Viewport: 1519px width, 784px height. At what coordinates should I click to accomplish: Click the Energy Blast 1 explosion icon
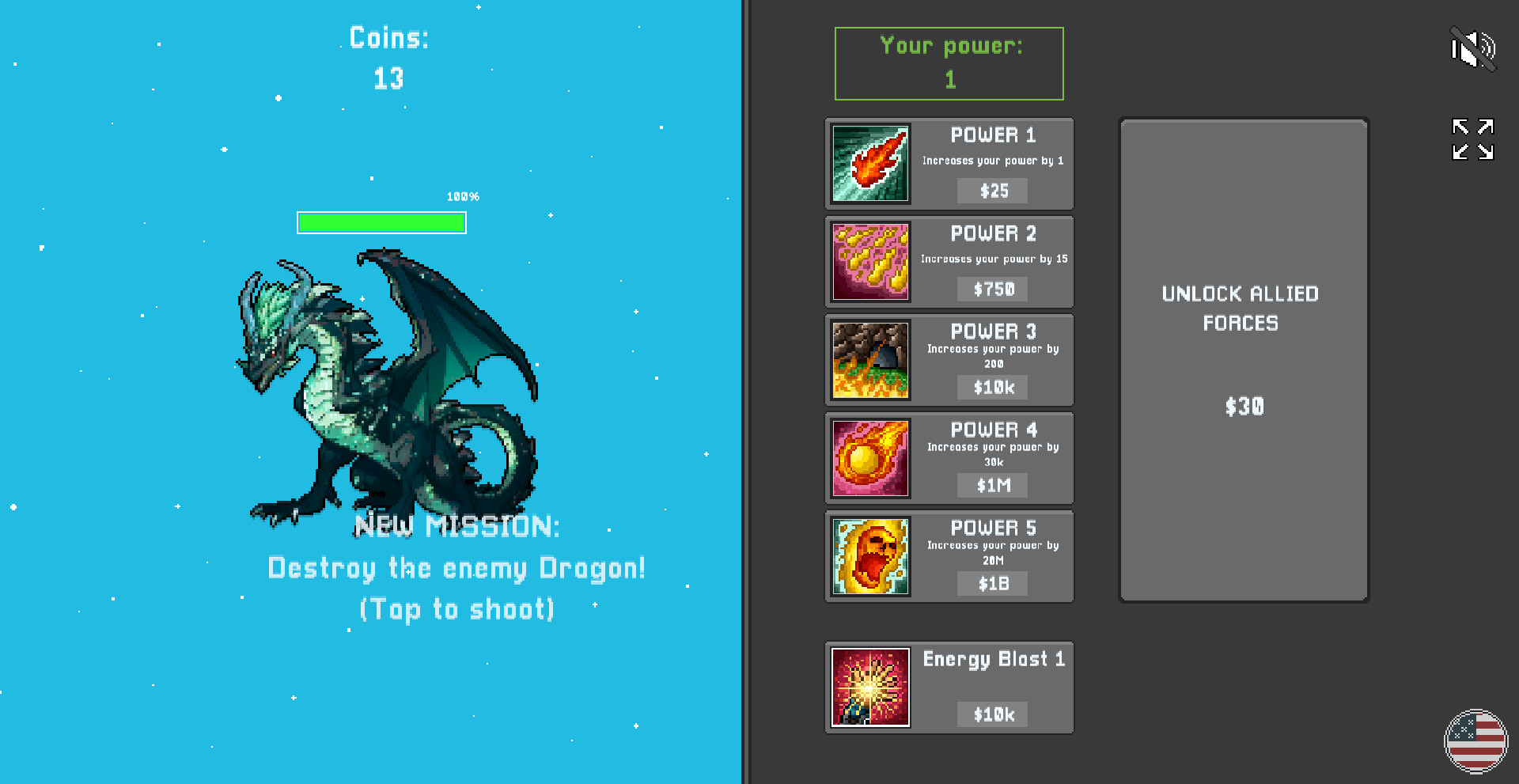[869, 687]
